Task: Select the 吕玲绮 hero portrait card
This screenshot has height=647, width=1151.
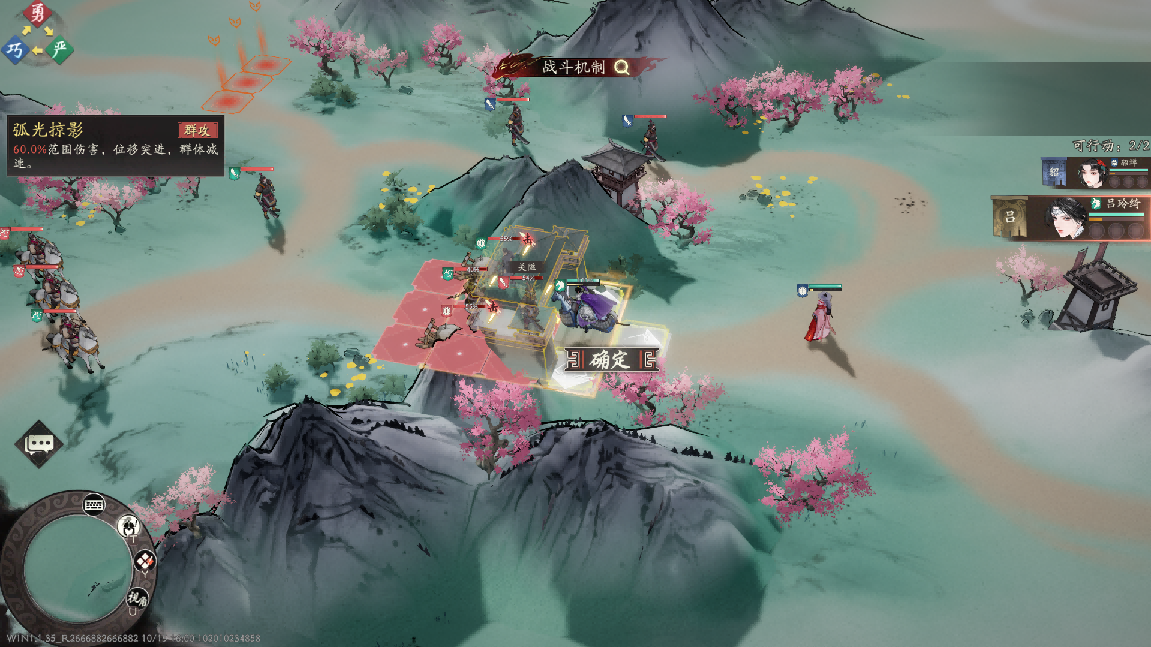Action: pyautogui.click(x=1069, y=218)
